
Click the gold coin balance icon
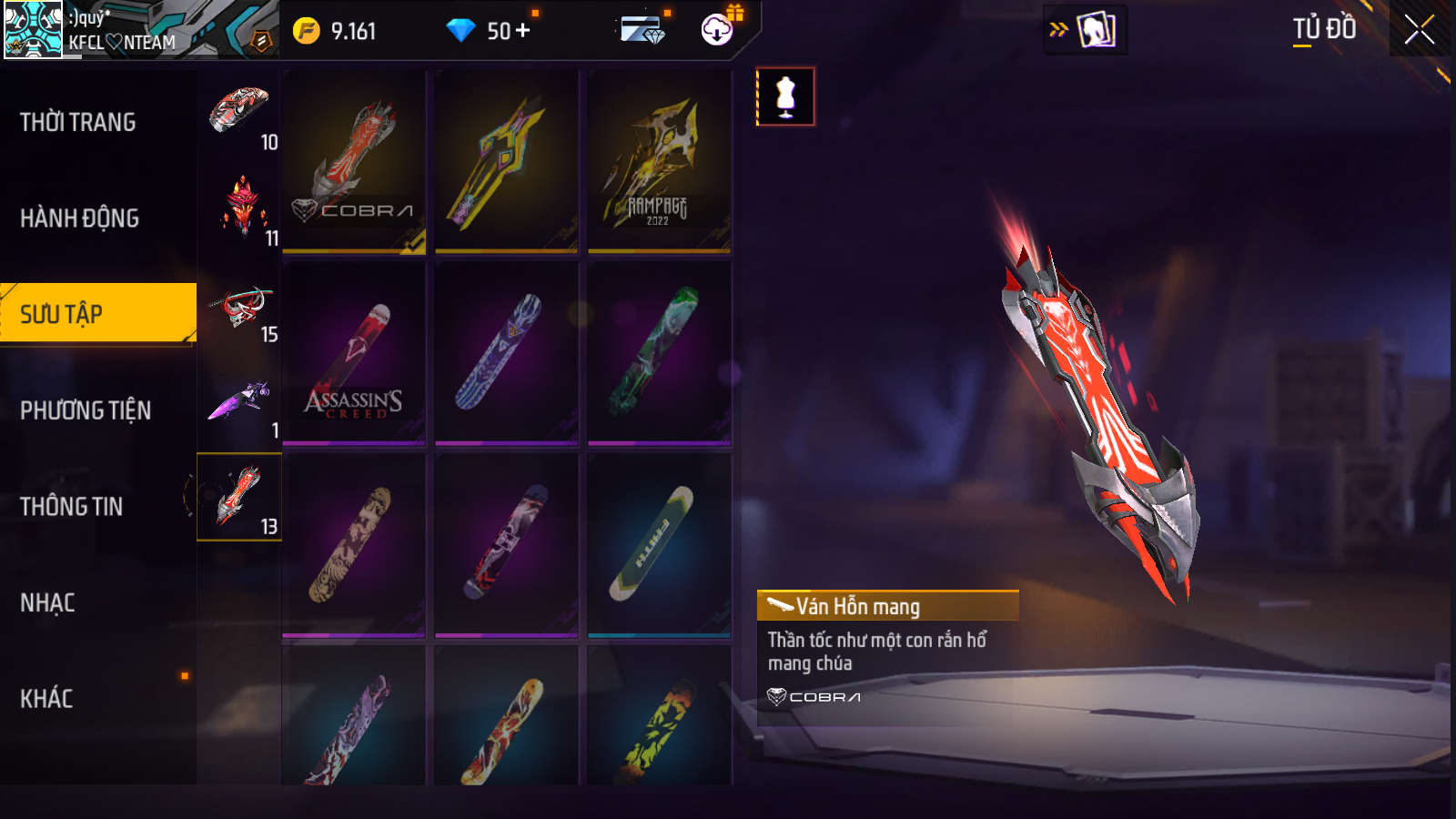pos(307,31)
